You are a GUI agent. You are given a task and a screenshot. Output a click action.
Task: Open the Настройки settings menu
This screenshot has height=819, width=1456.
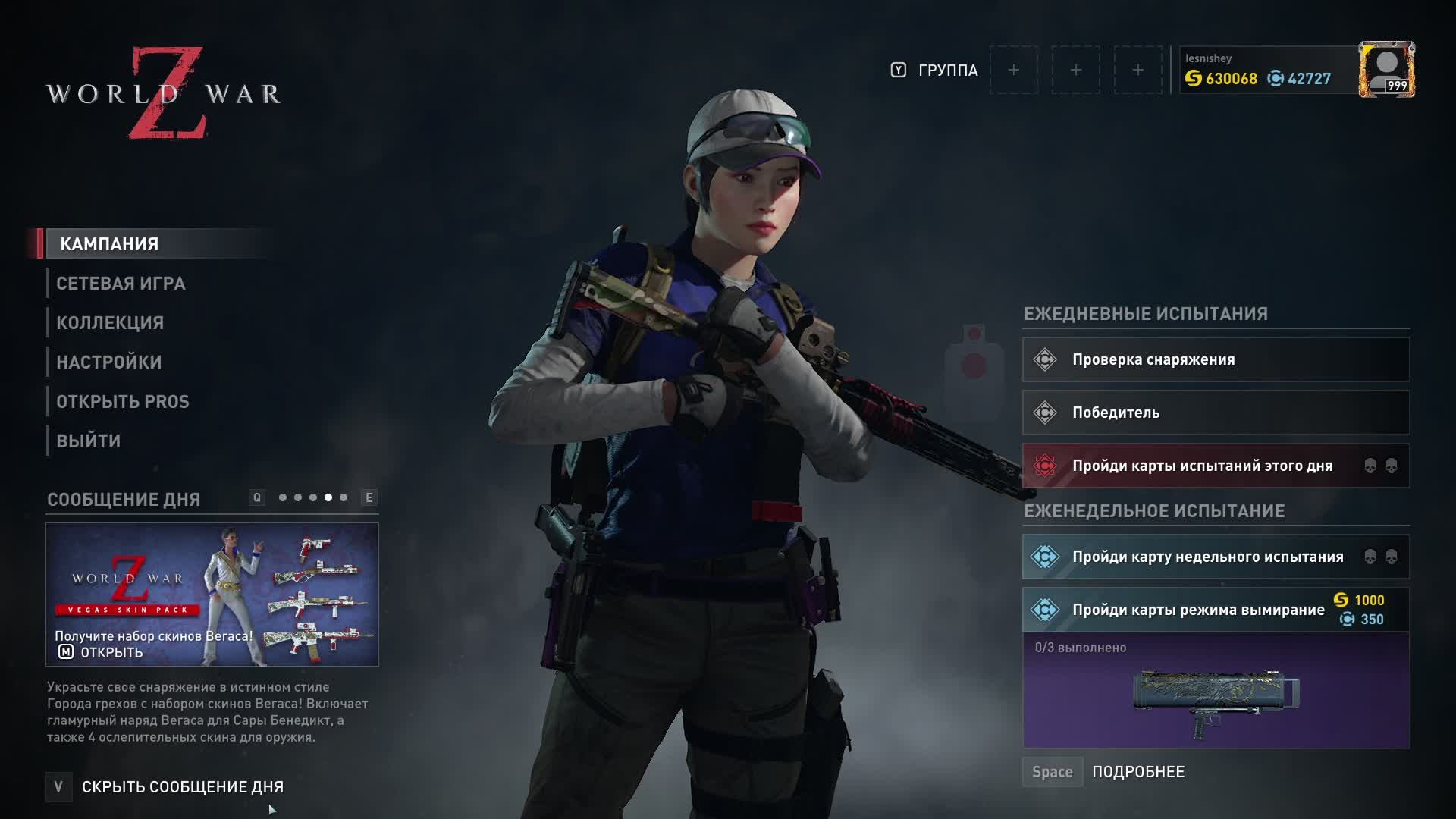pyautogui.click(x=109, y=362)
